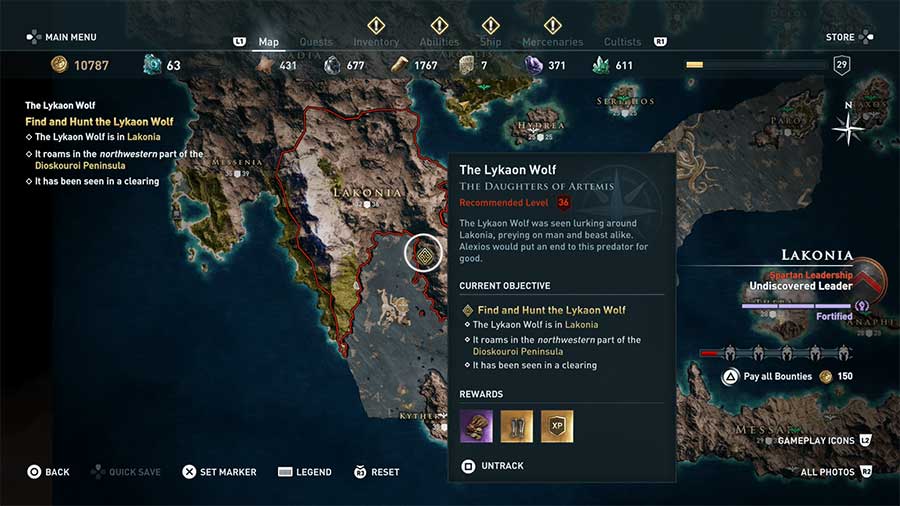Untrack the Lykaon Wolf quest

pos(494,466)
